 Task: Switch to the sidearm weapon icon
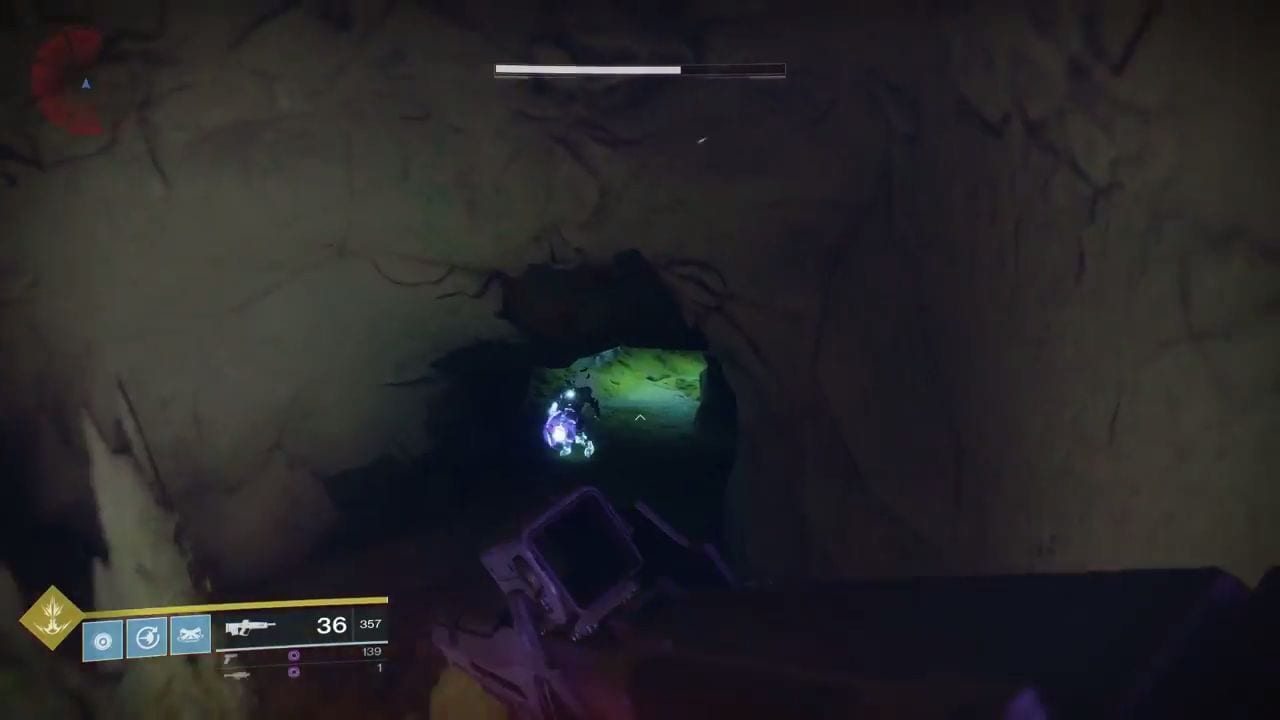pyautogui.click(x=231, y=657)
